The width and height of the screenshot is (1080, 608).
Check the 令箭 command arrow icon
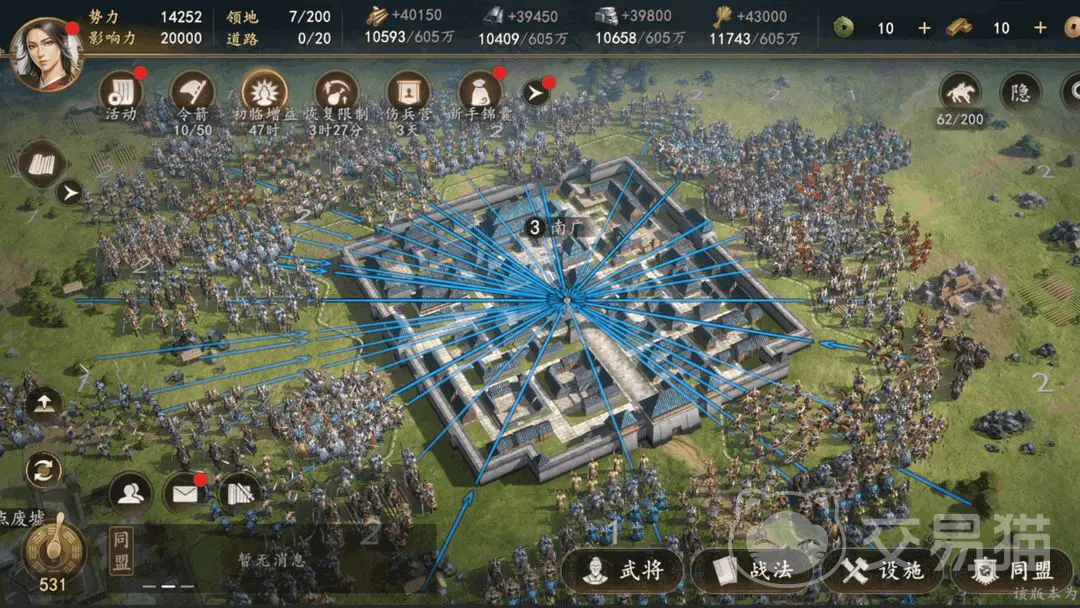193,91
